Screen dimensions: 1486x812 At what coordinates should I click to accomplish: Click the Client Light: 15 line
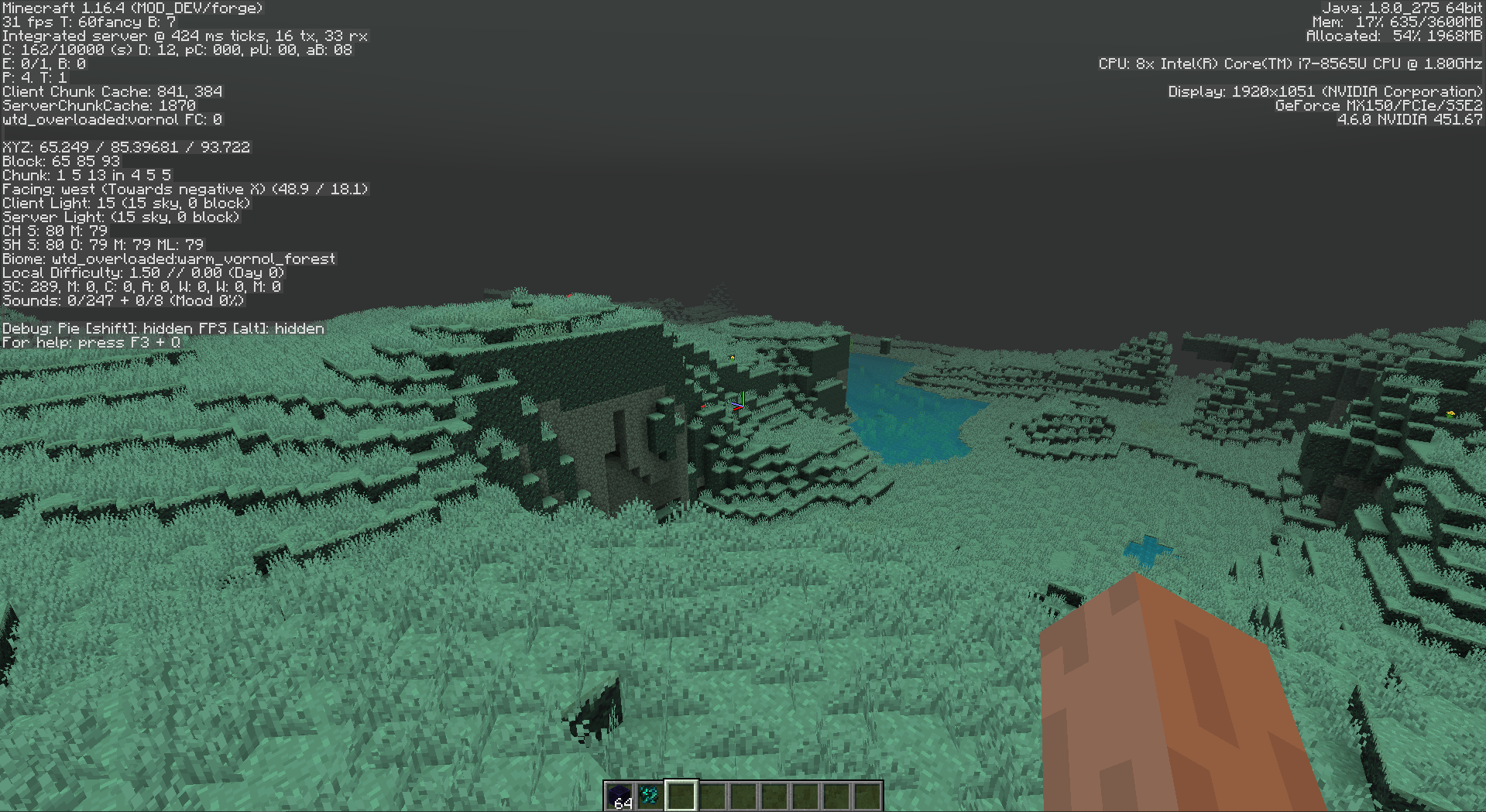click(126, 202)
